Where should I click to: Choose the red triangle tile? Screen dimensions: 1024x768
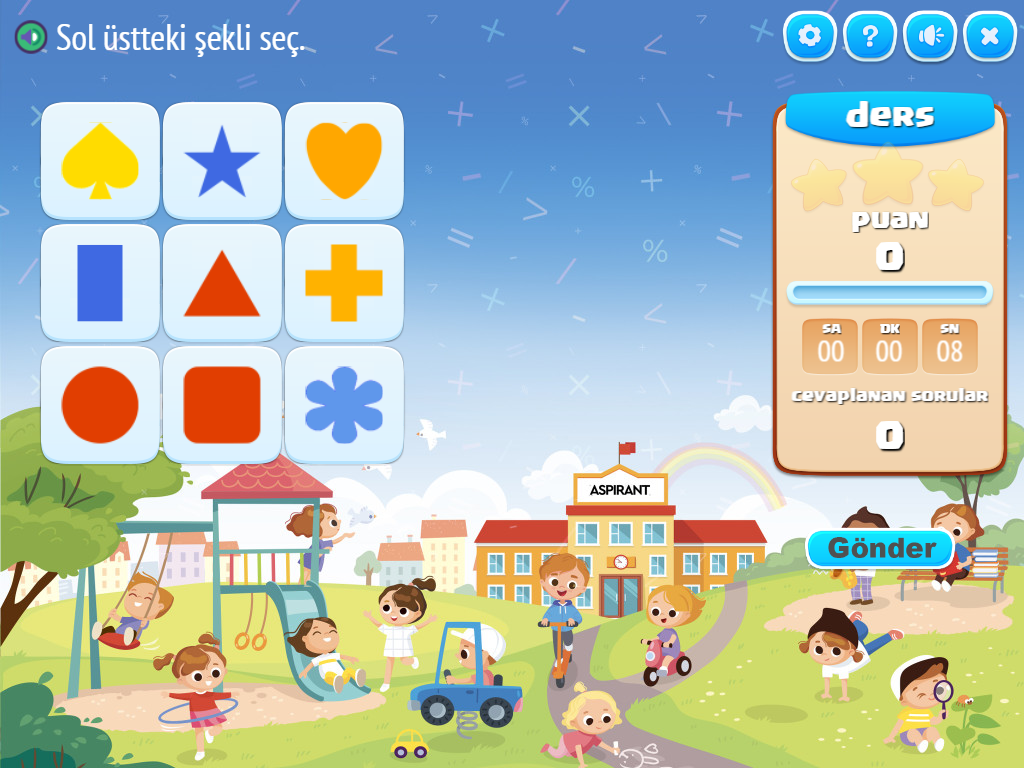point(222,283)
